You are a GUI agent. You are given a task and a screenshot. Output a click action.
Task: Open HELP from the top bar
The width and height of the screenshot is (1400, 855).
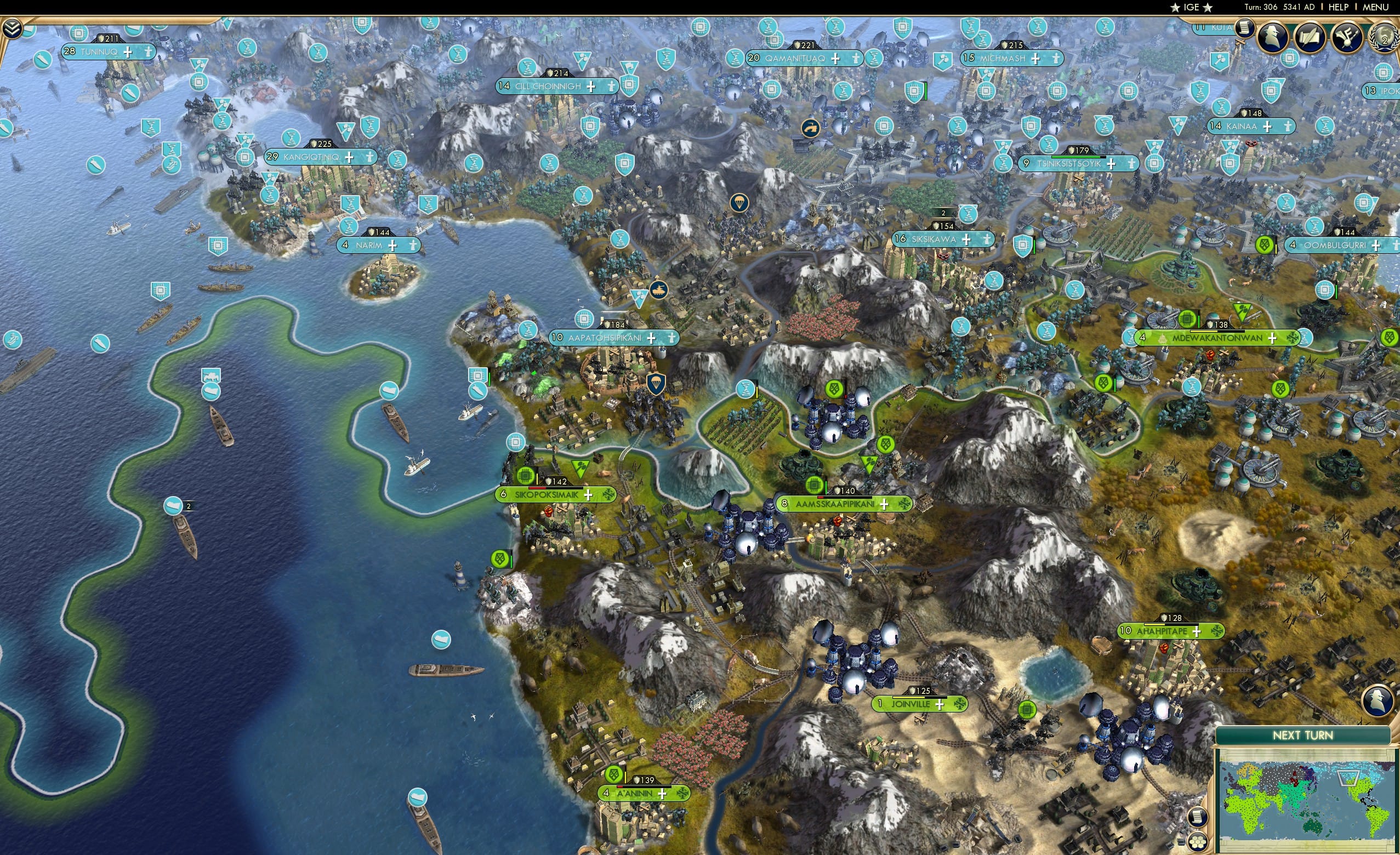coord(1339,7)
